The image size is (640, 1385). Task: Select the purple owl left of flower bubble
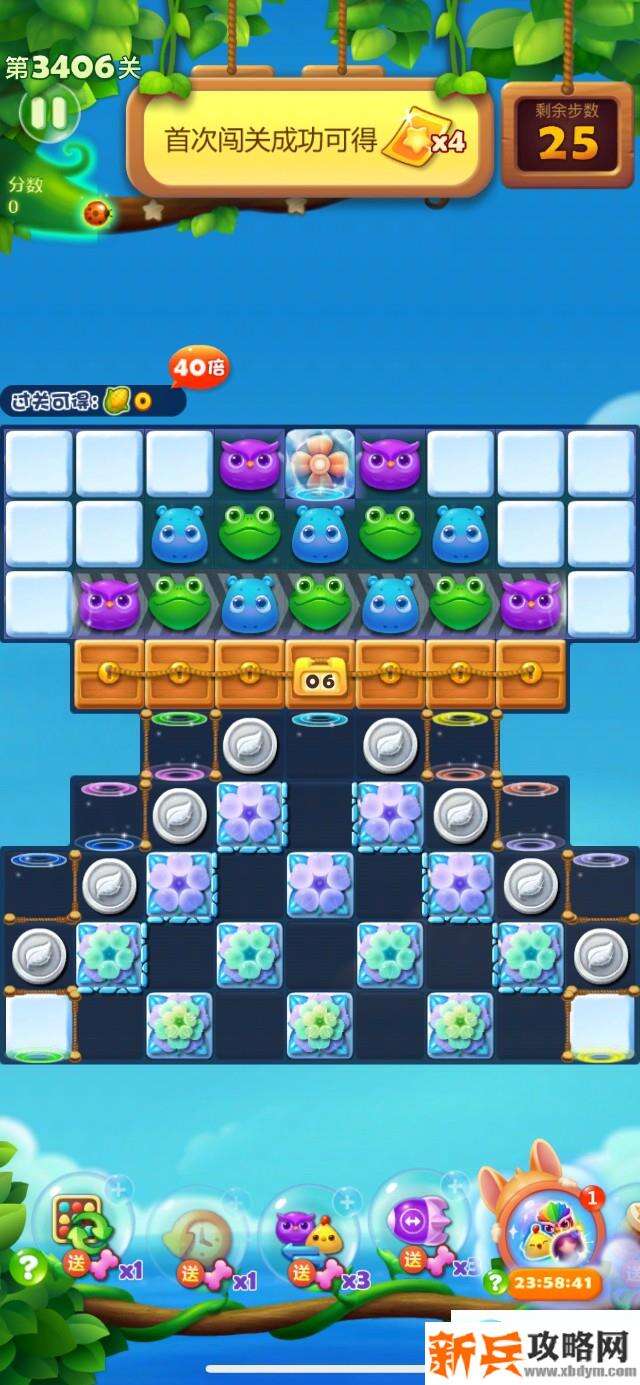(249, 463)
